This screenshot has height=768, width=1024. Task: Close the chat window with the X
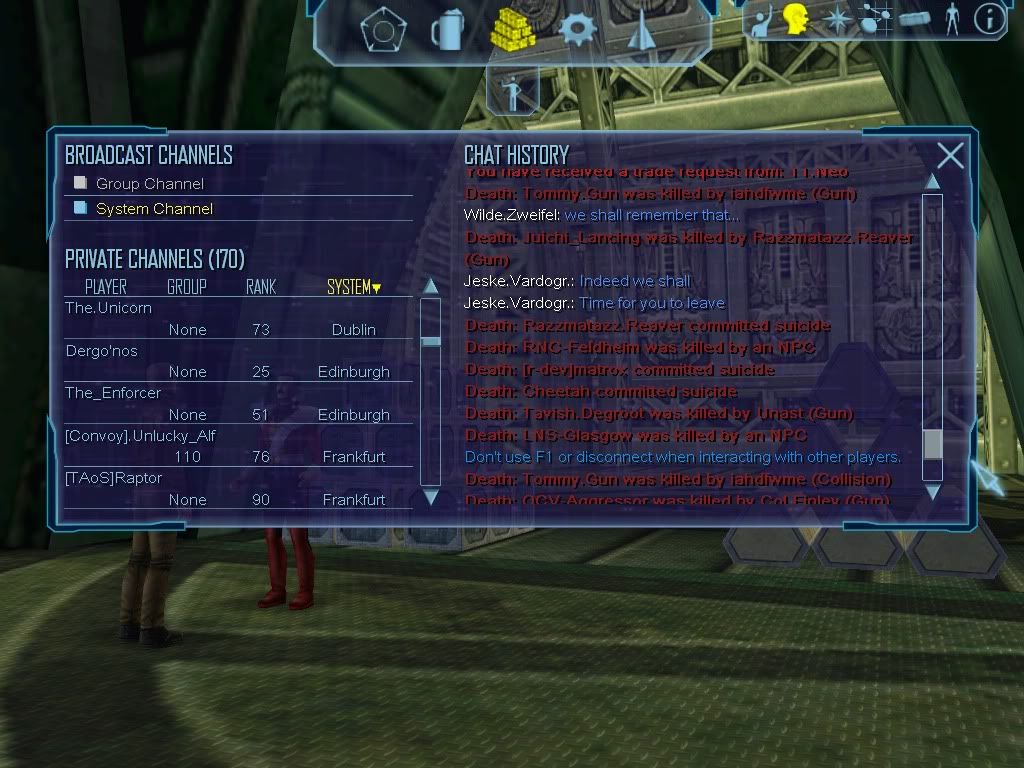pos(950,155)
